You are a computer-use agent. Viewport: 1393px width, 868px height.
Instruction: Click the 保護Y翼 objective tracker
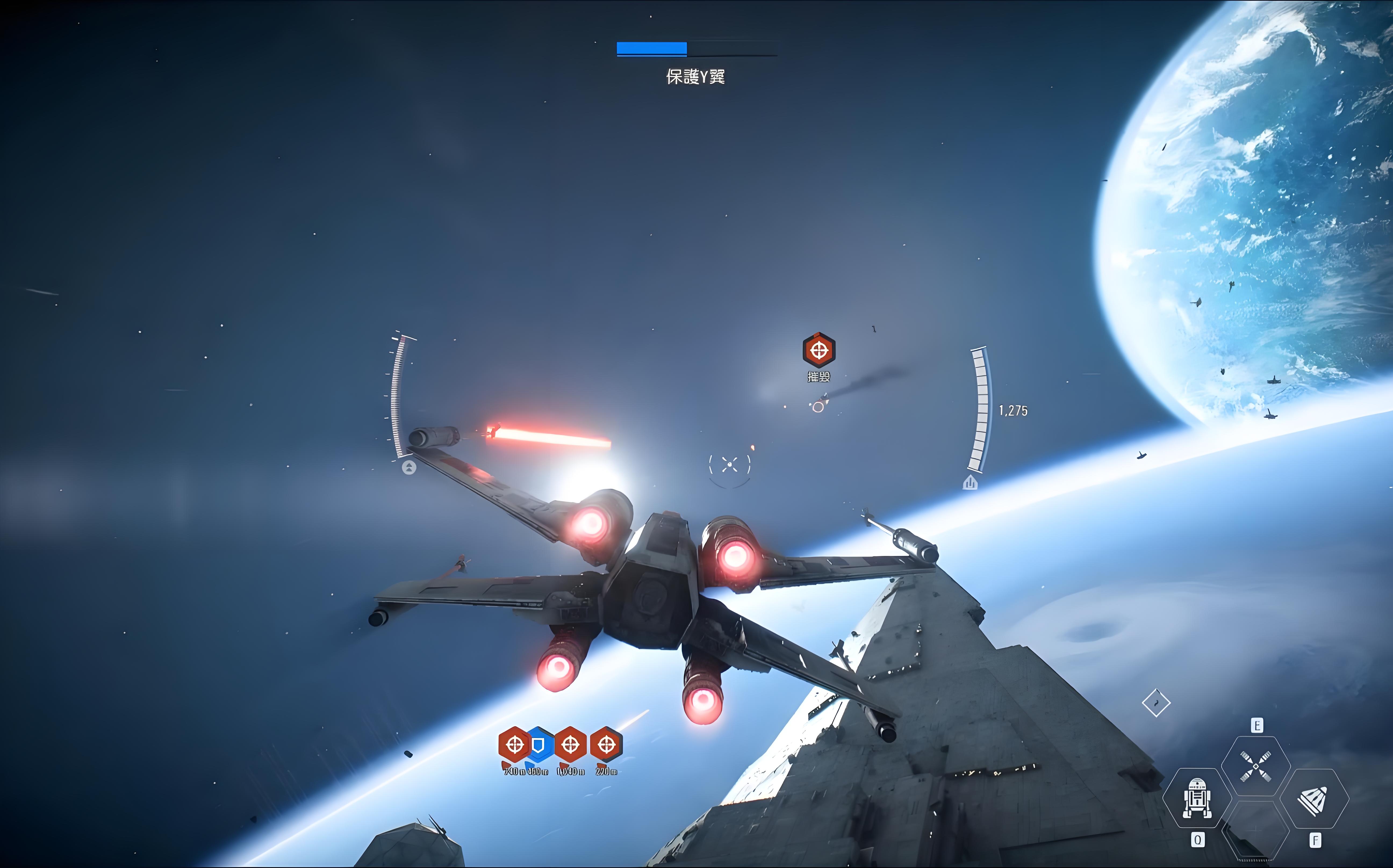696,76
